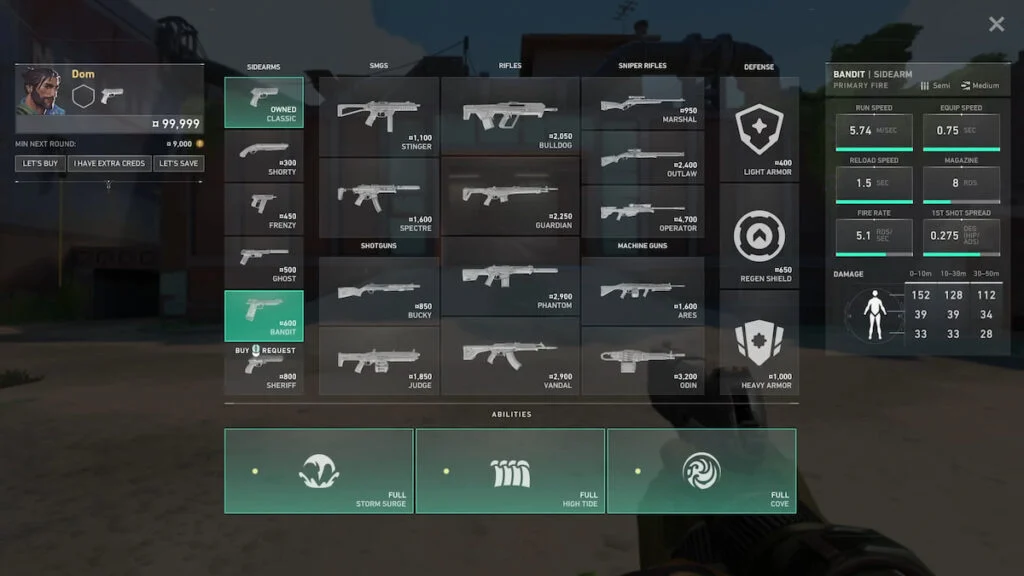Choose the I HAVE EXTRA CREDS option
Screen dimensions: 1024x576
[111, 163]
